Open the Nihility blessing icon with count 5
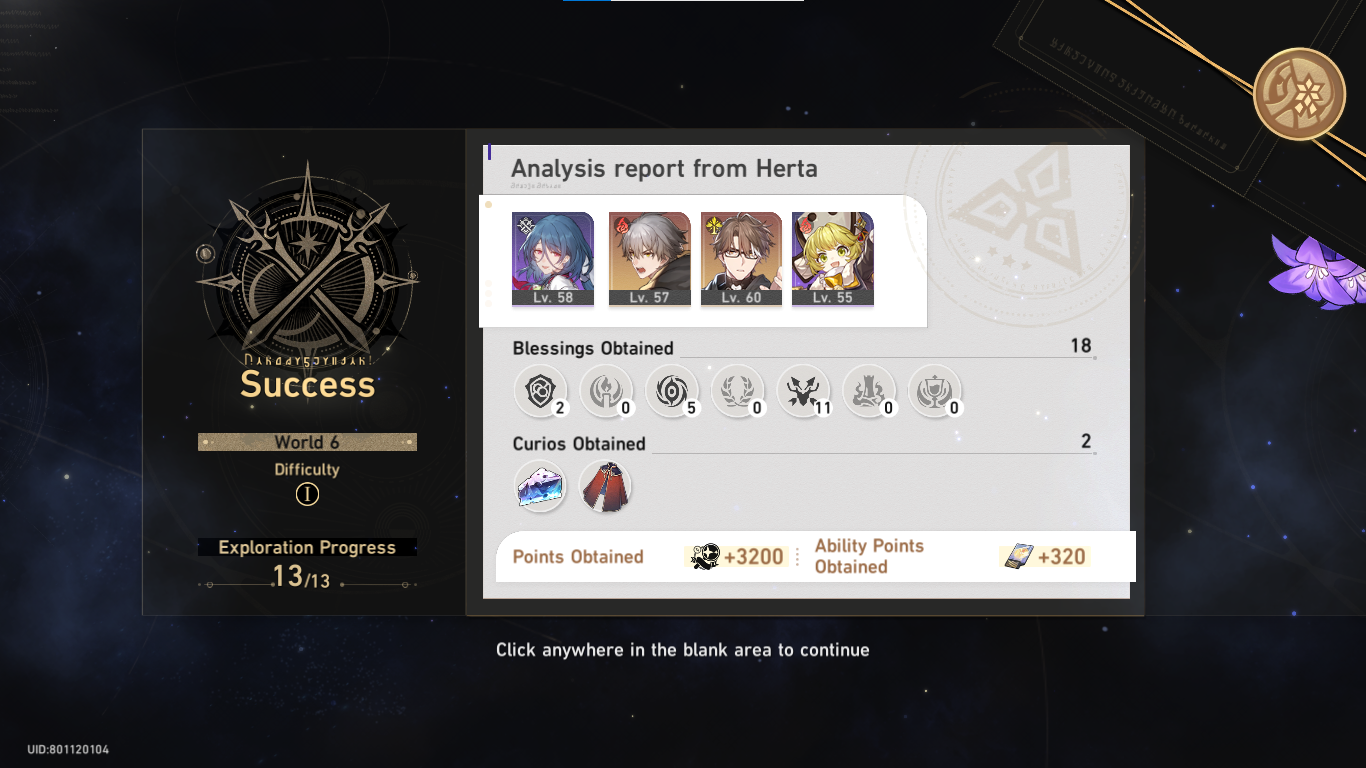 [672, 391]
